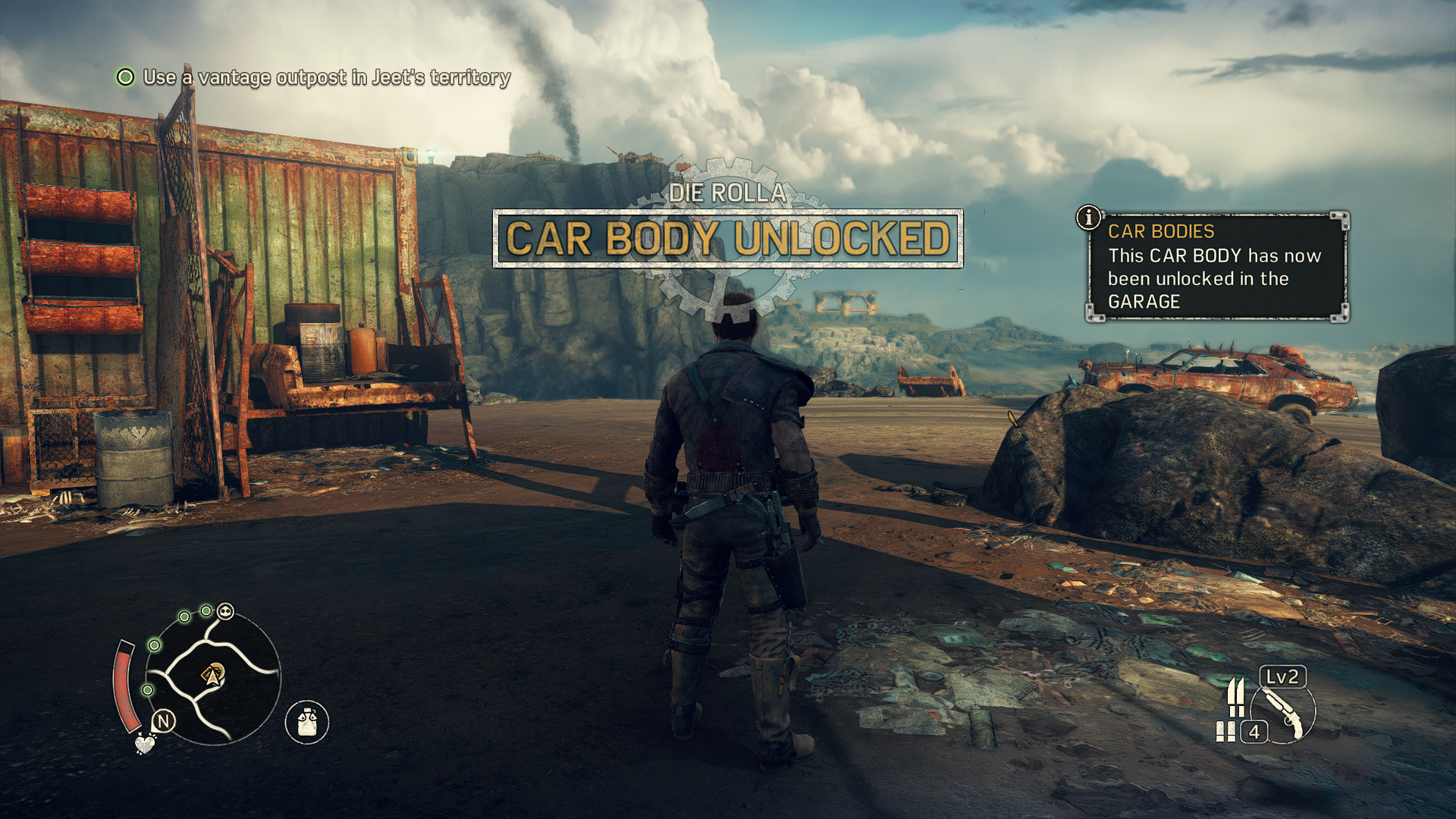Click the info icon on the tooltip
Screen dimensions: 1456x819
coord(1089,218)
